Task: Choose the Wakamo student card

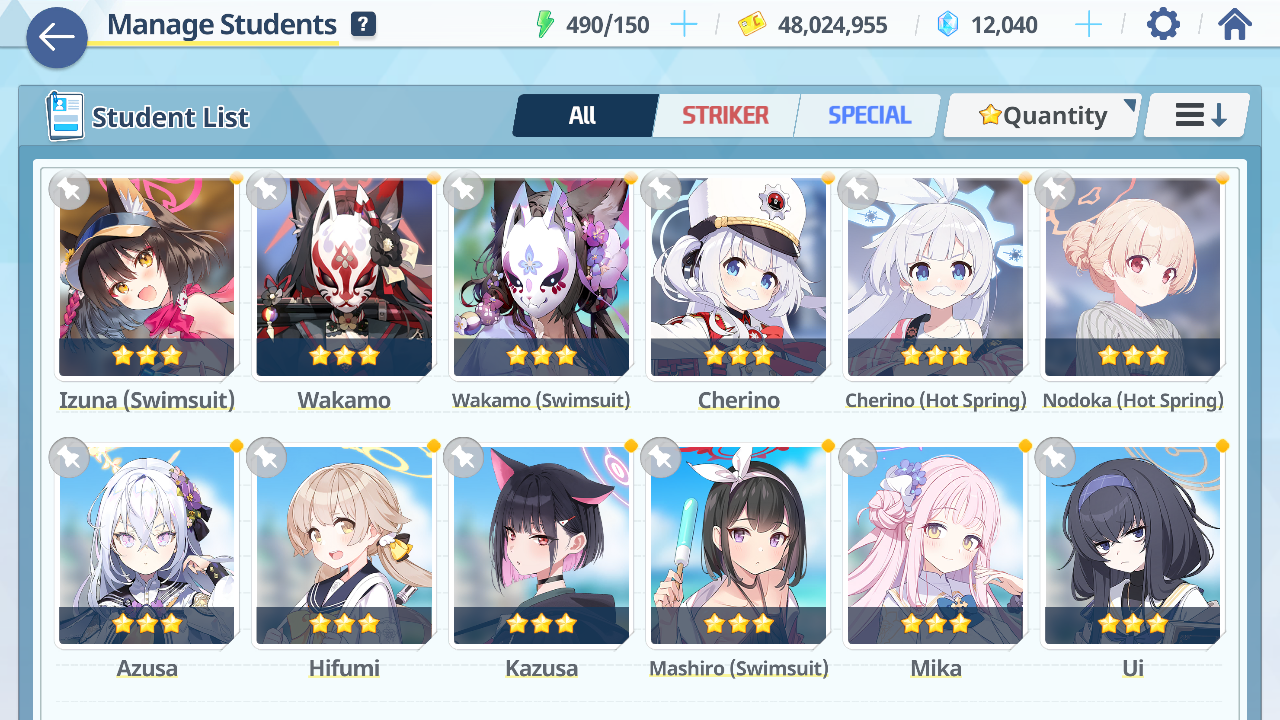Action: tap(344, 278)
